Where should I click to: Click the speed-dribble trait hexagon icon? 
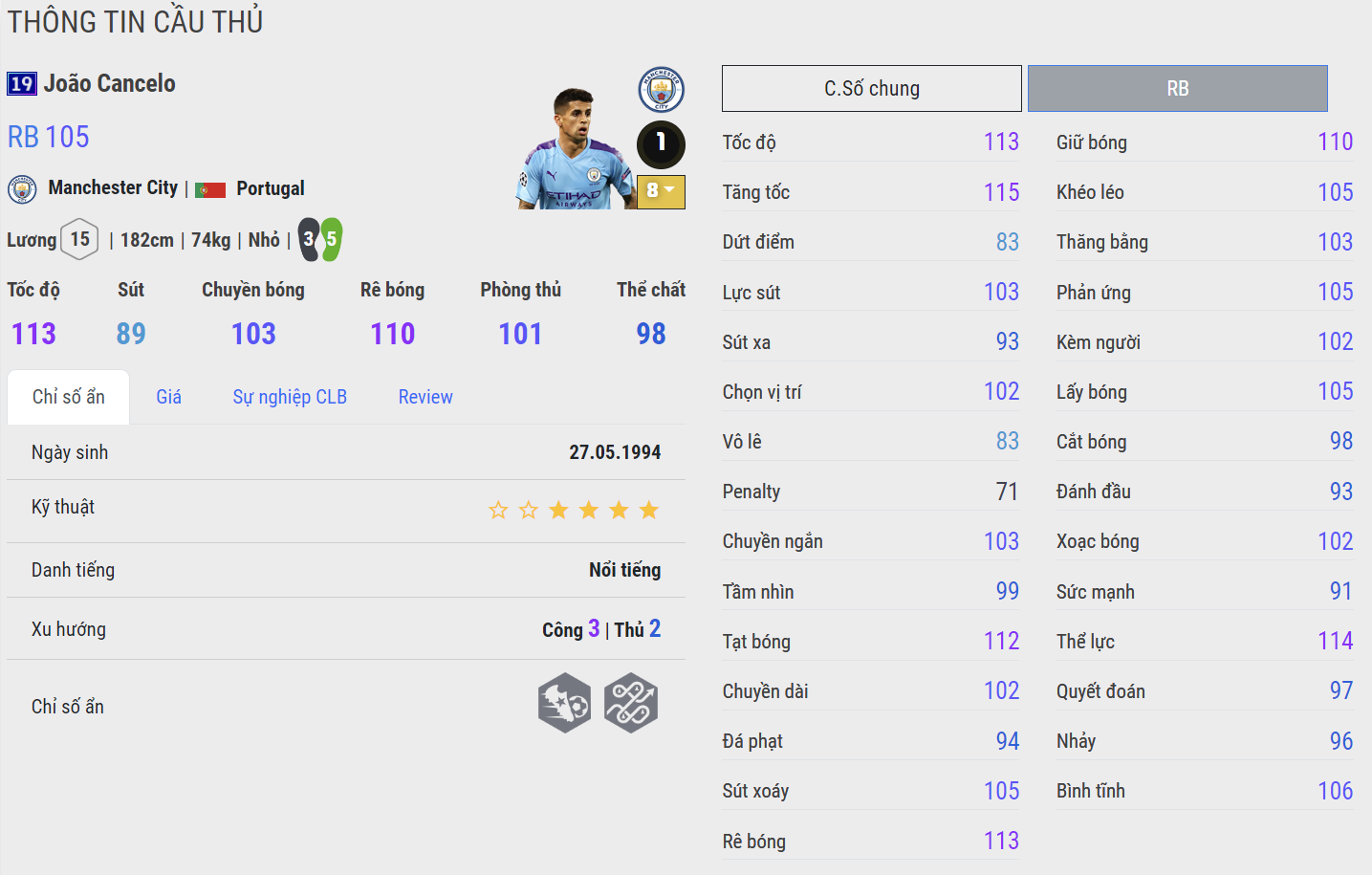564,702
